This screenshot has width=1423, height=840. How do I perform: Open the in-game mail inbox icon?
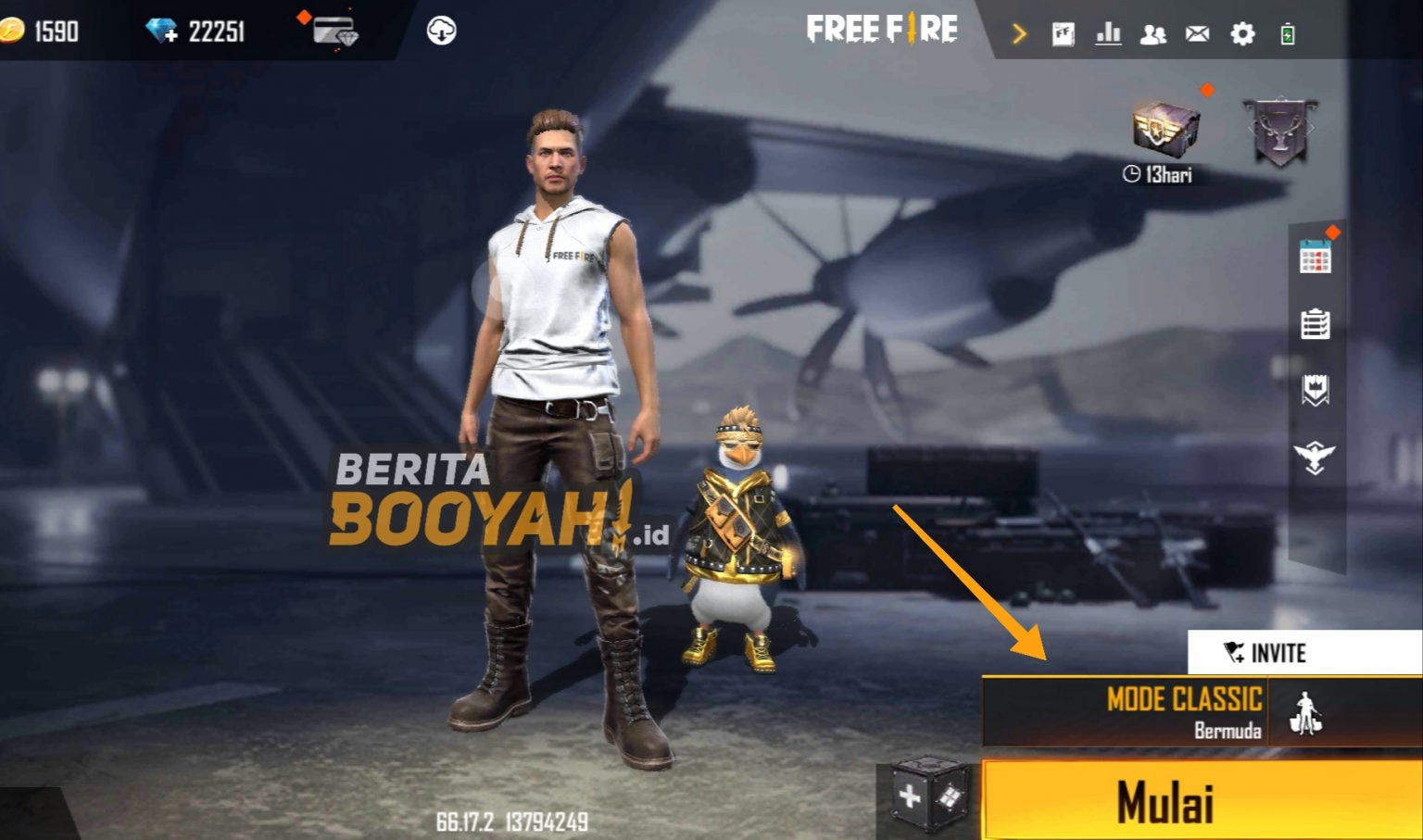point(1198,33)
